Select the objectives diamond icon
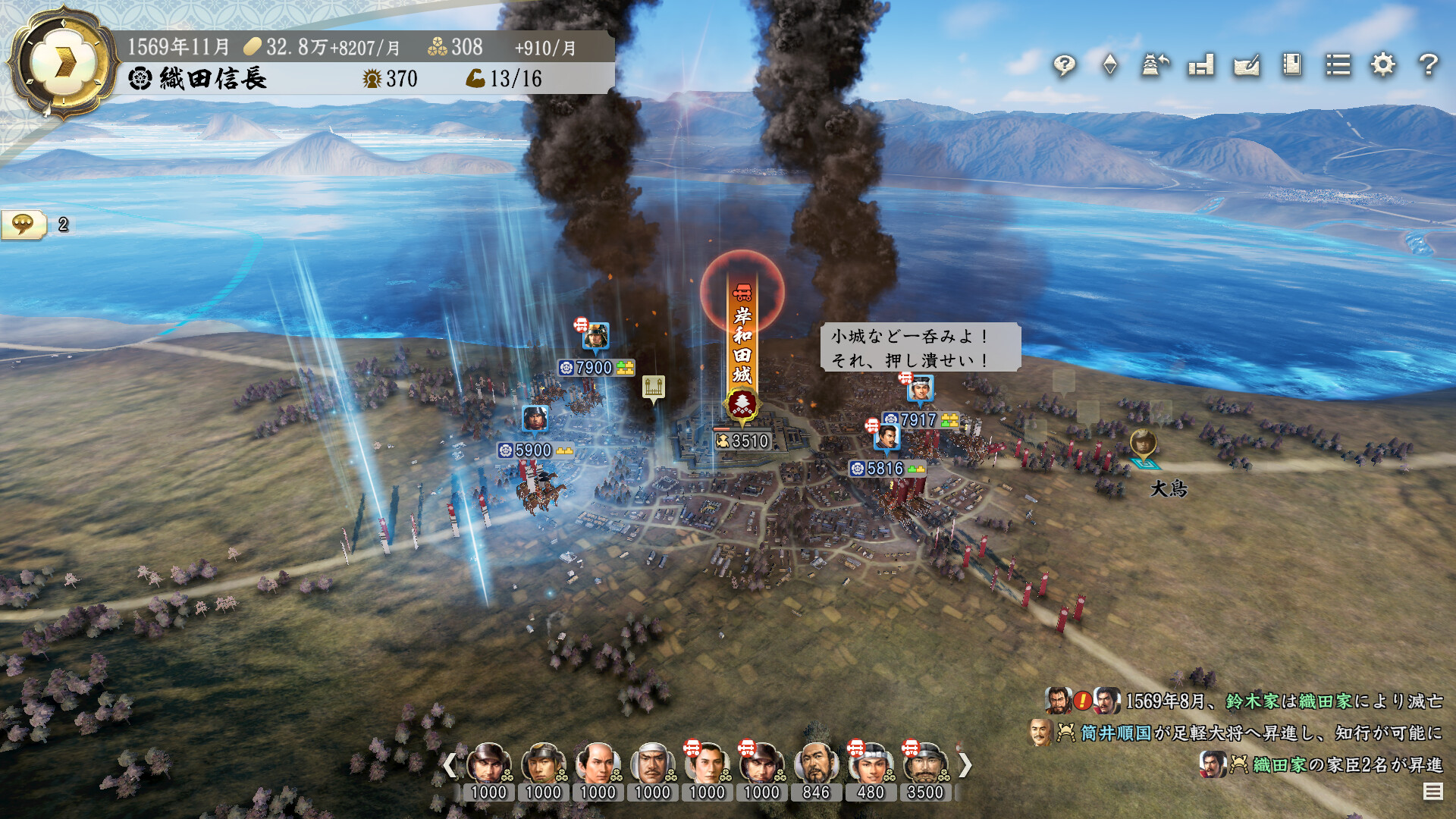This screenshot has height=819, width=1456. click(x=1109, y=67)
